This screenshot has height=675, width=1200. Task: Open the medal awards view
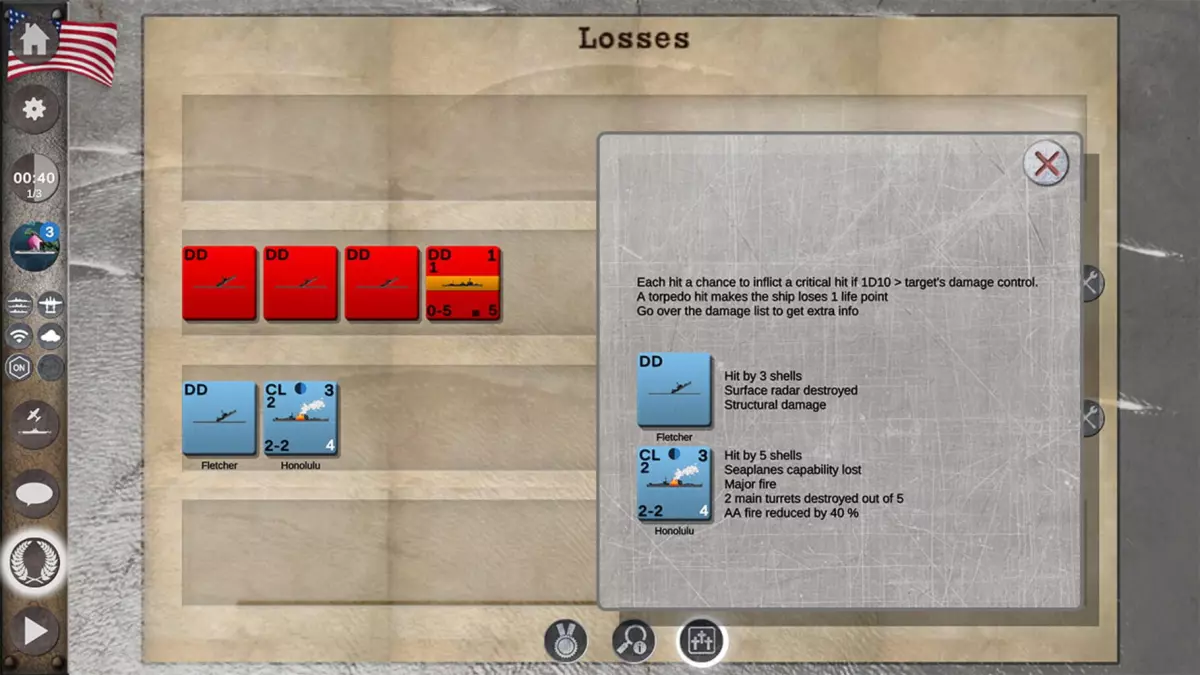tap(565, 641)
